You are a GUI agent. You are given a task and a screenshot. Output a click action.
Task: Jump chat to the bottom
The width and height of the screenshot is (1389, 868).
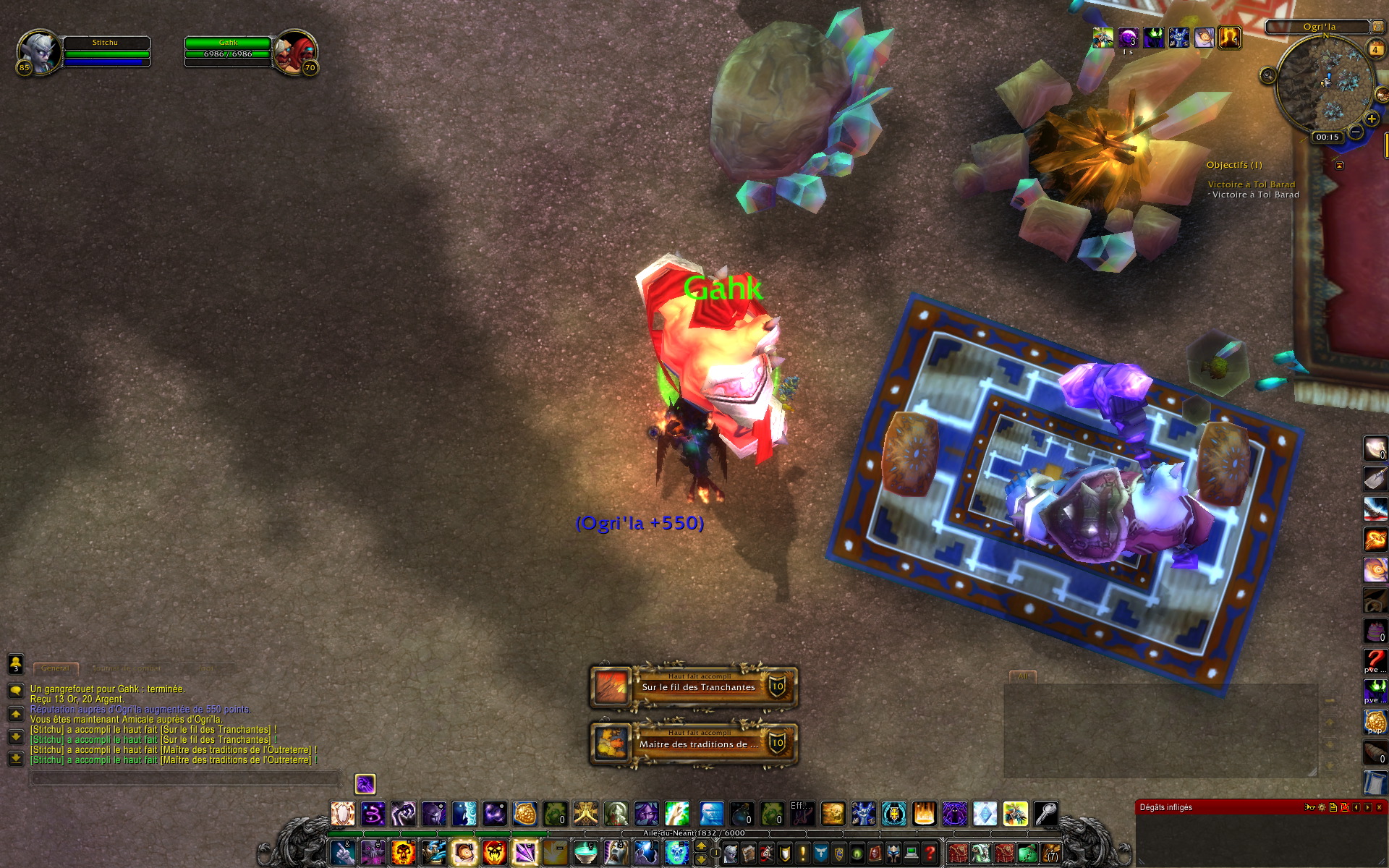(15, 758)
